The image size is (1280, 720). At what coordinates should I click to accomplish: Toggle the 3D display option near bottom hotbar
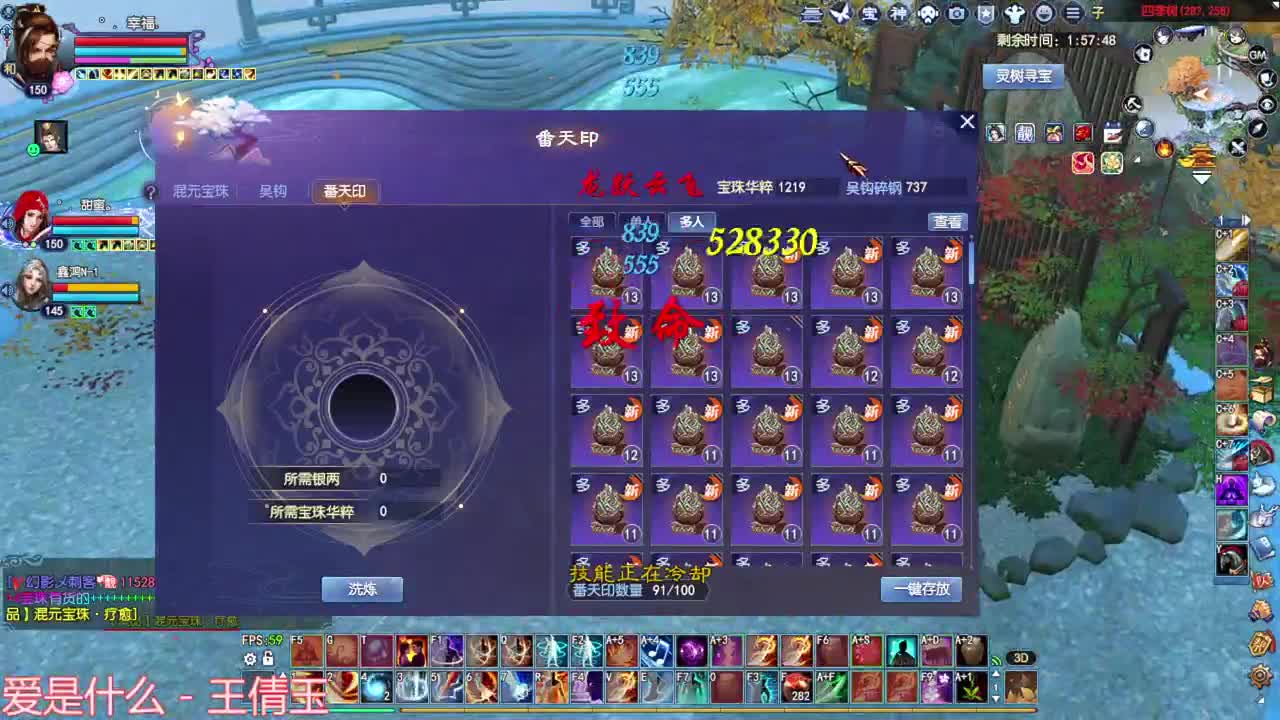1020,659
